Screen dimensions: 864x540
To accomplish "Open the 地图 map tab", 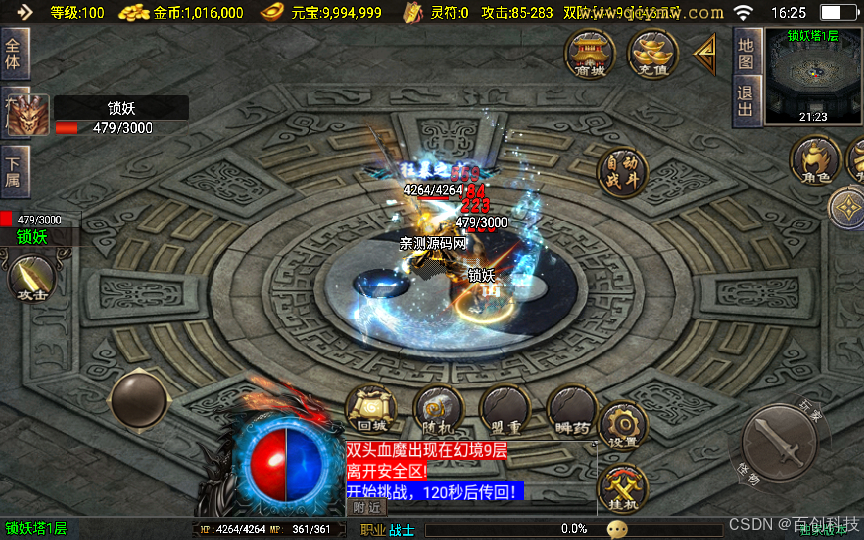I will 746,52.
